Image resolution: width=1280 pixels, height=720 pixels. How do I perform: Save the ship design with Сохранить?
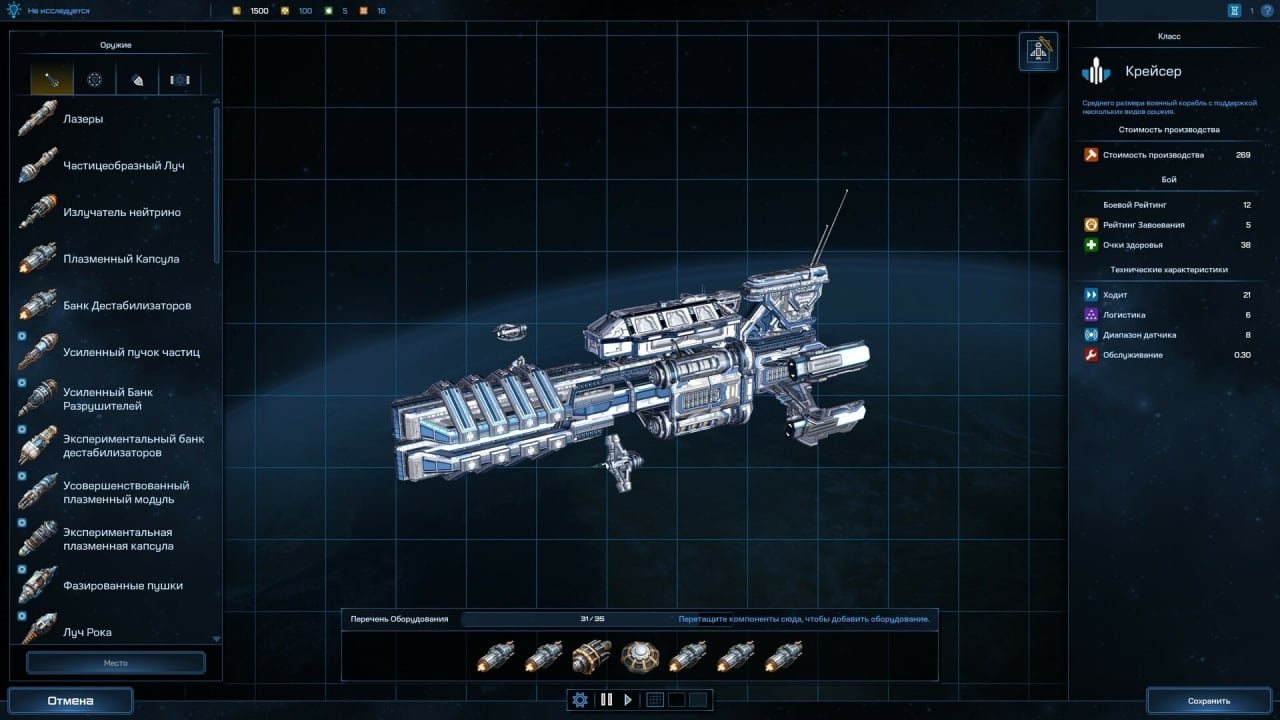click(x=1209, y=701)
